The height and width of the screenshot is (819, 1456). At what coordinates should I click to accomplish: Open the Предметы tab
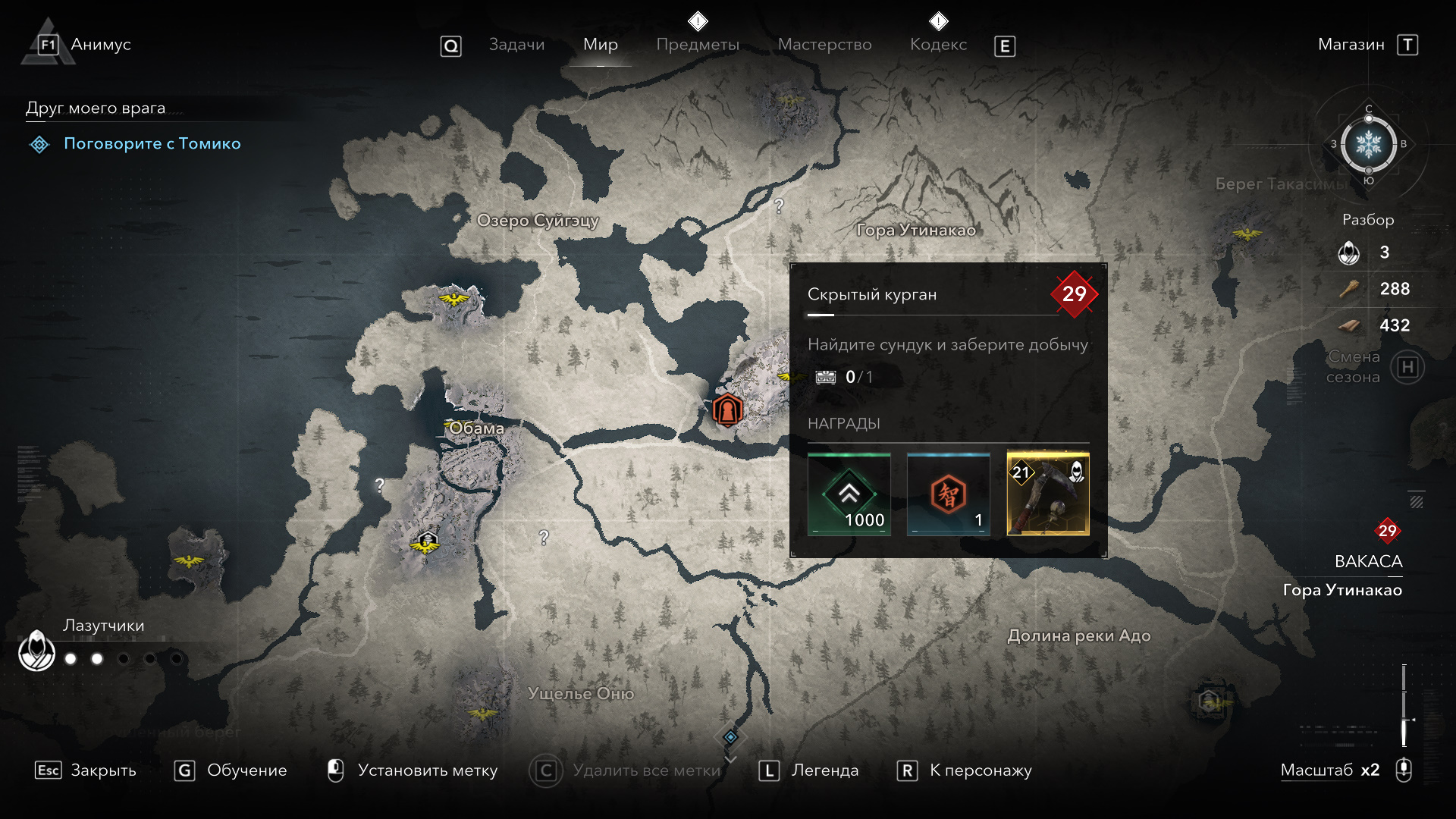pyautogui.click(x=698, y=45)
